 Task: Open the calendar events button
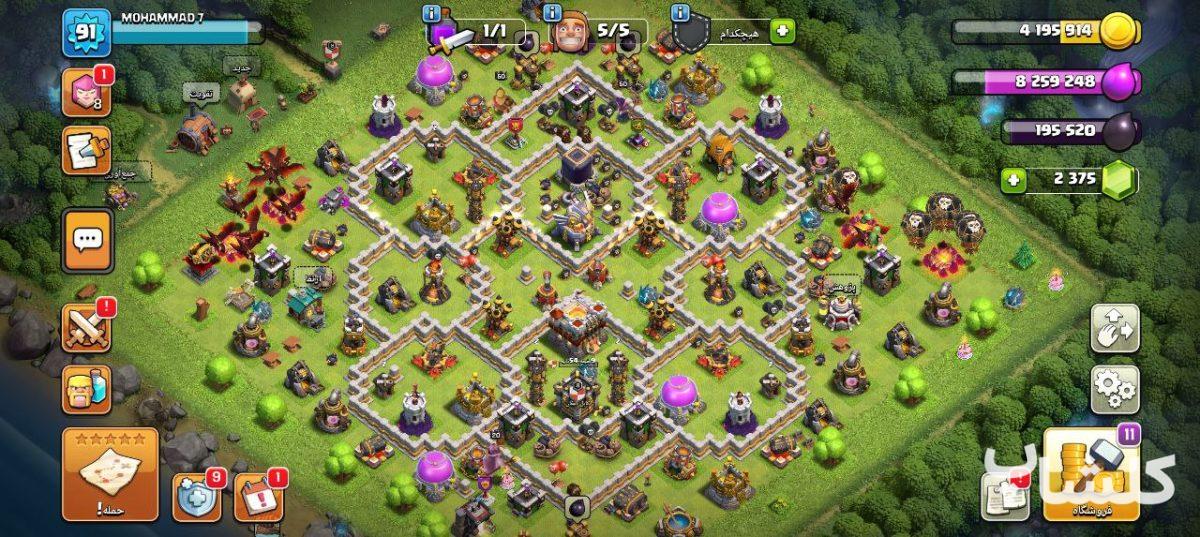257,497
